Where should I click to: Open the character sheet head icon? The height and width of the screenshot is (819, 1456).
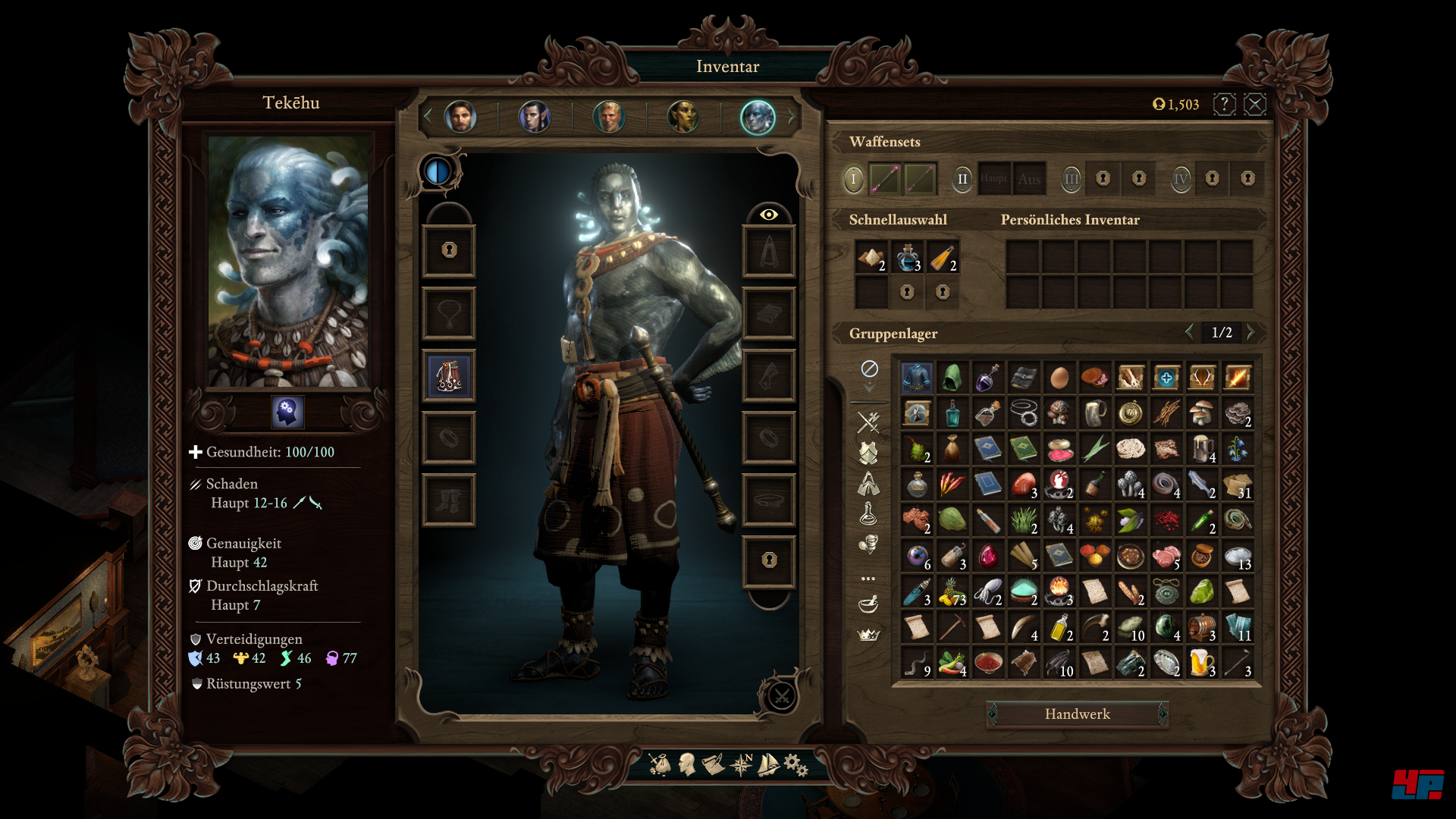point(686,766)
